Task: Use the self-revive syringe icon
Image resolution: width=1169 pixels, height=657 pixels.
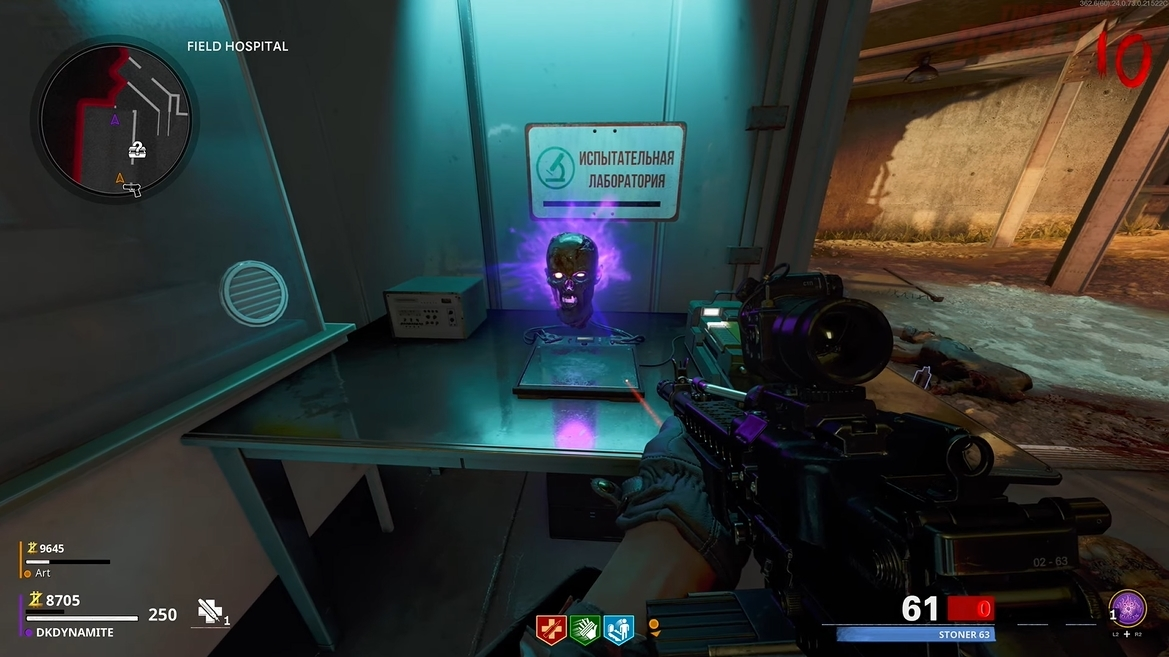Action: 210,612
